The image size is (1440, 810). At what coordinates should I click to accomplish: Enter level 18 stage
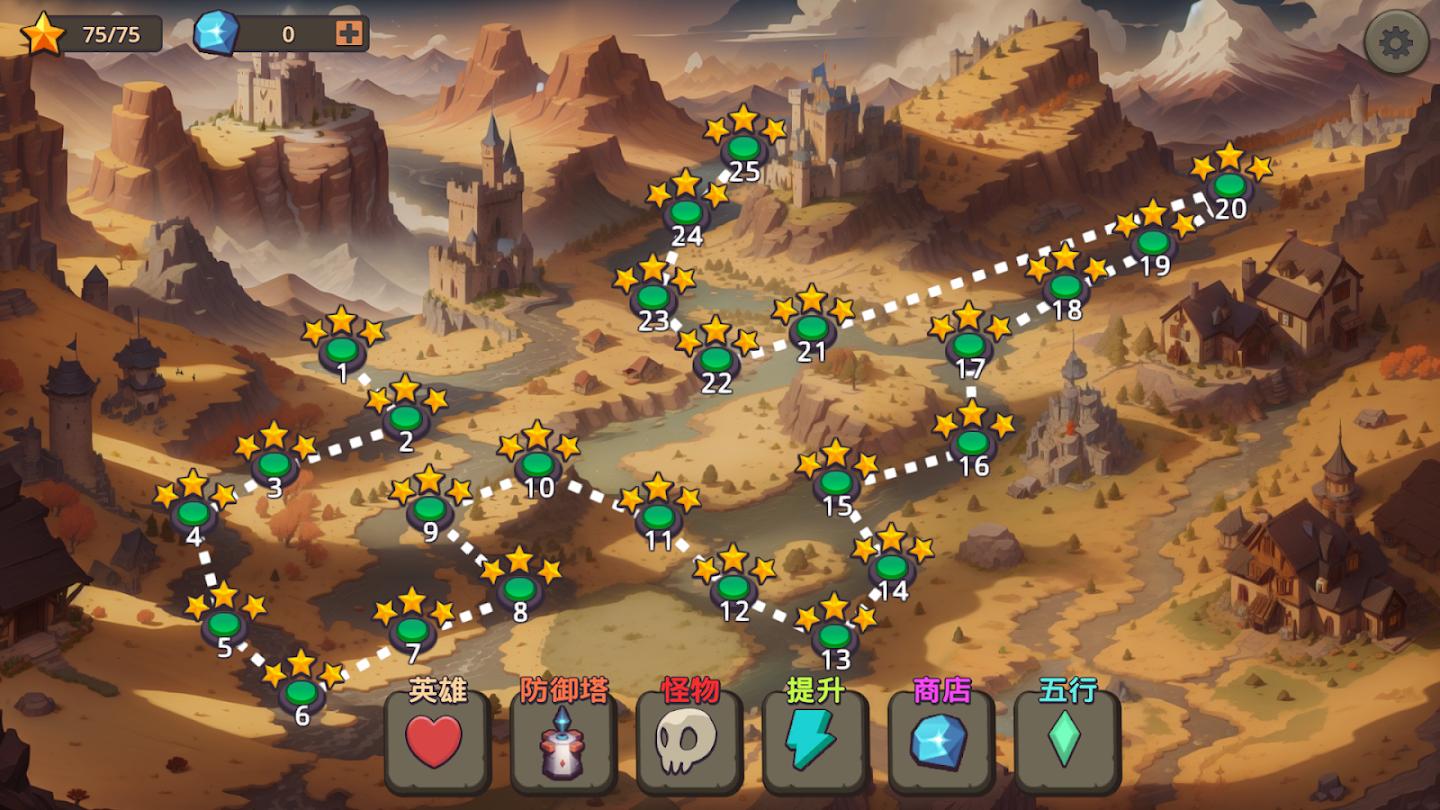(x=1066, y=287)
